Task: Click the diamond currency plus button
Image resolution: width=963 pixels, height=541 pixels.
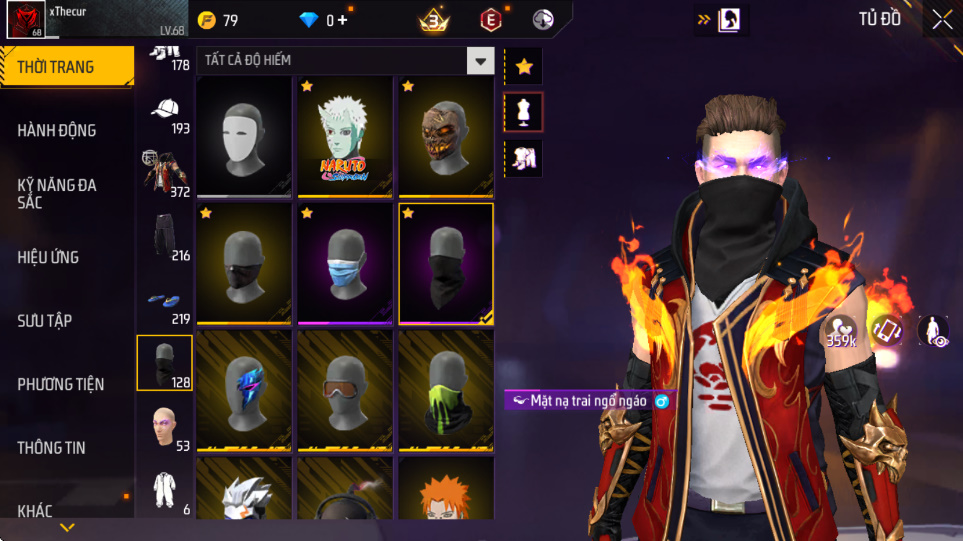Action: [x=343, y=20]
